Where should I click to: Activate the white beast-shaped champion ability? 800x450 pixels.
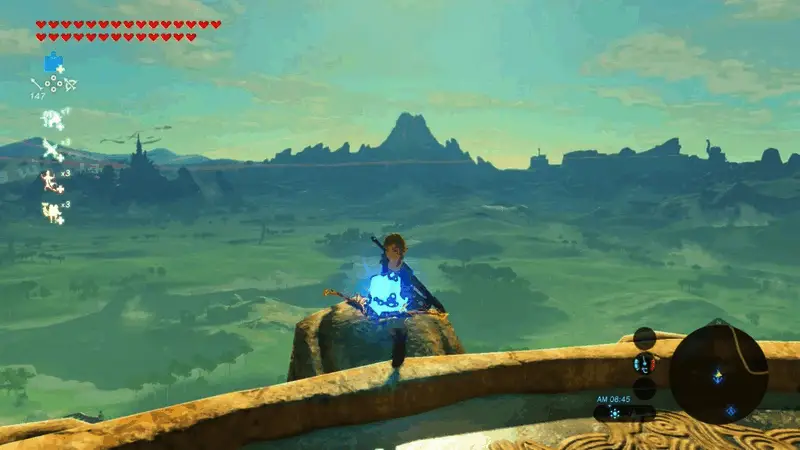[x=52, y=119]
